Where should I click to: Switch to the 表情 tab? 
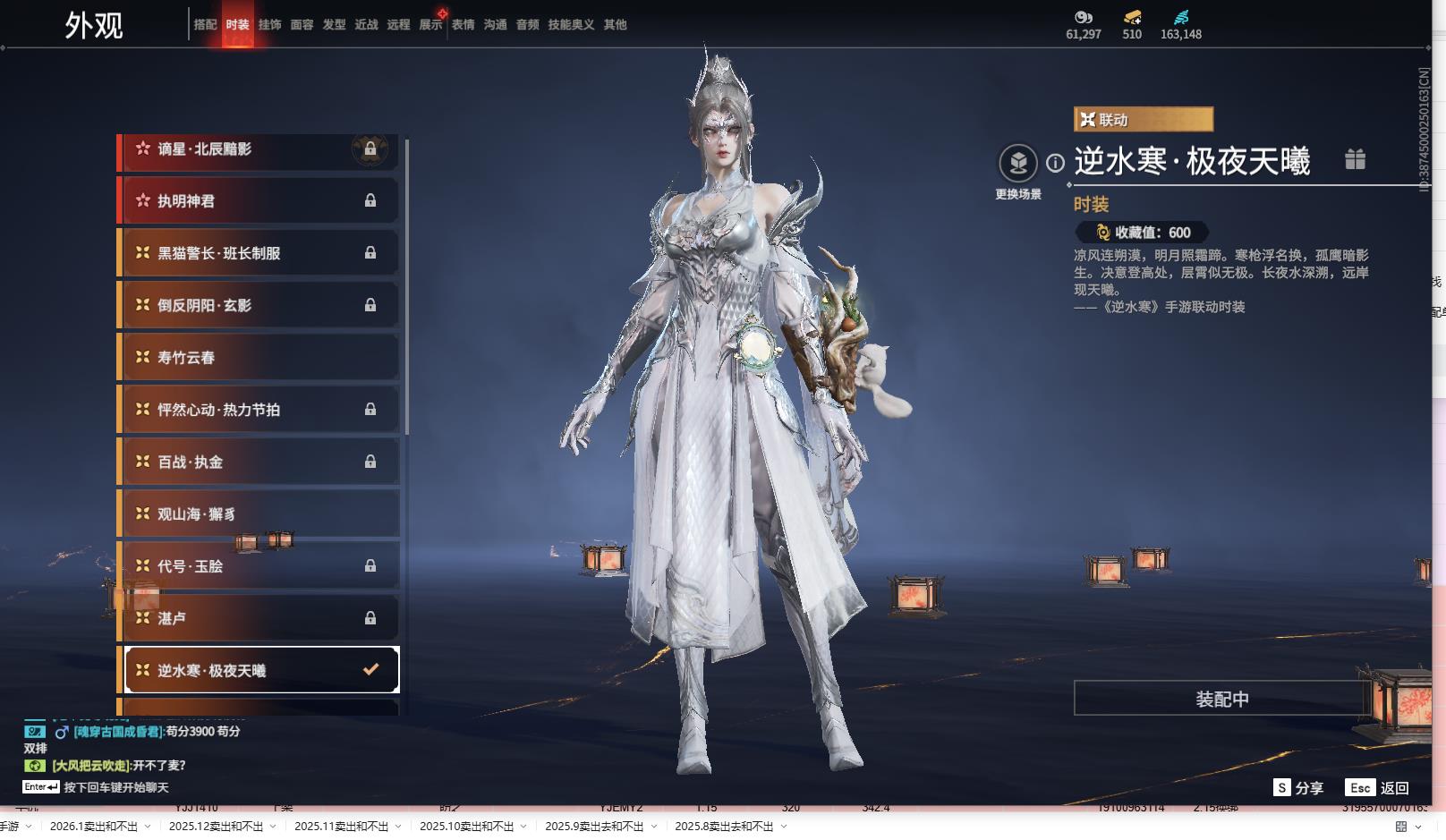(463, 25)
